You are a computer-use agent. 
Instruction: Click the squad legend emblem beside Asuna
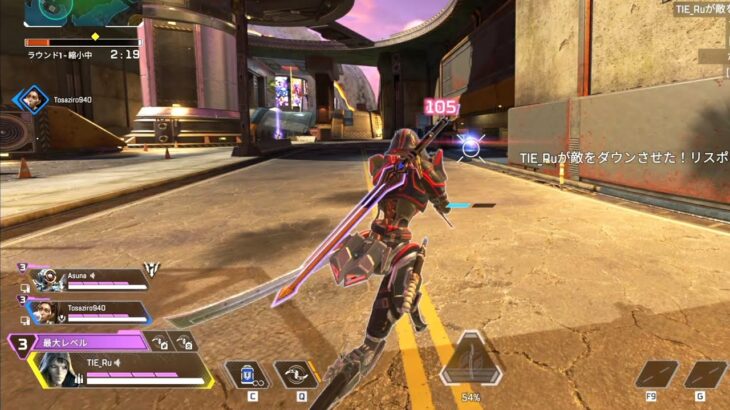coord(153,269)
